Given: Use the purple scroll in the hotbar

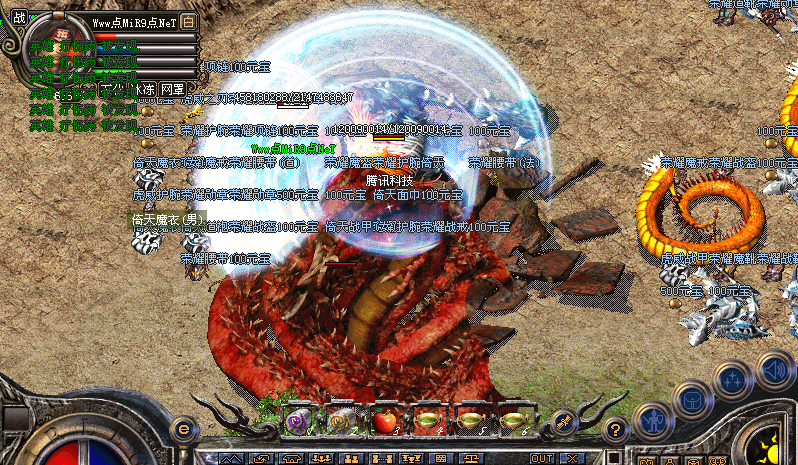Looking at the screenshot, I should tap(298, 422).
